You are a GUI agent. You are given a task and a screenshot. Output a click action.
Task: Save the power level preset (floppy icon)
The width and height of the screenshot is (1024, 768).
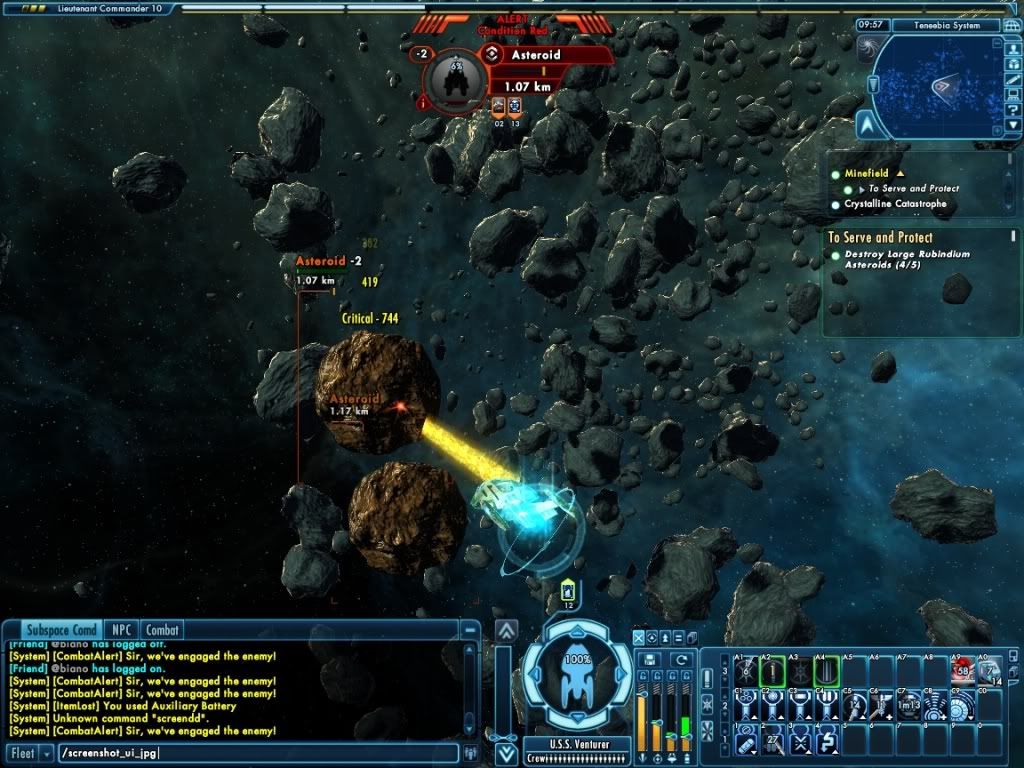tap(652, 659)
